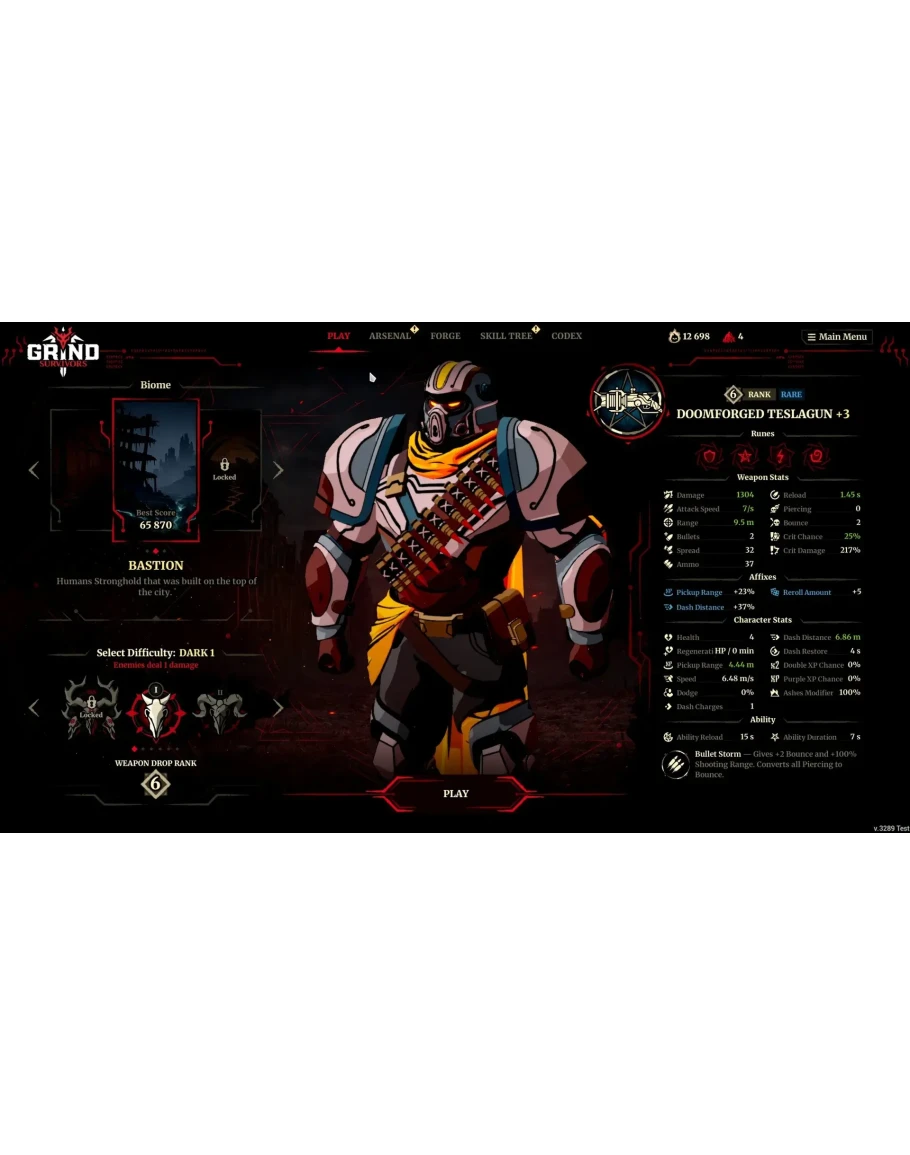The image size is (910, 1155).
Task: Choose the Dark II ram skull difficulty
Action: pos(219,709)
